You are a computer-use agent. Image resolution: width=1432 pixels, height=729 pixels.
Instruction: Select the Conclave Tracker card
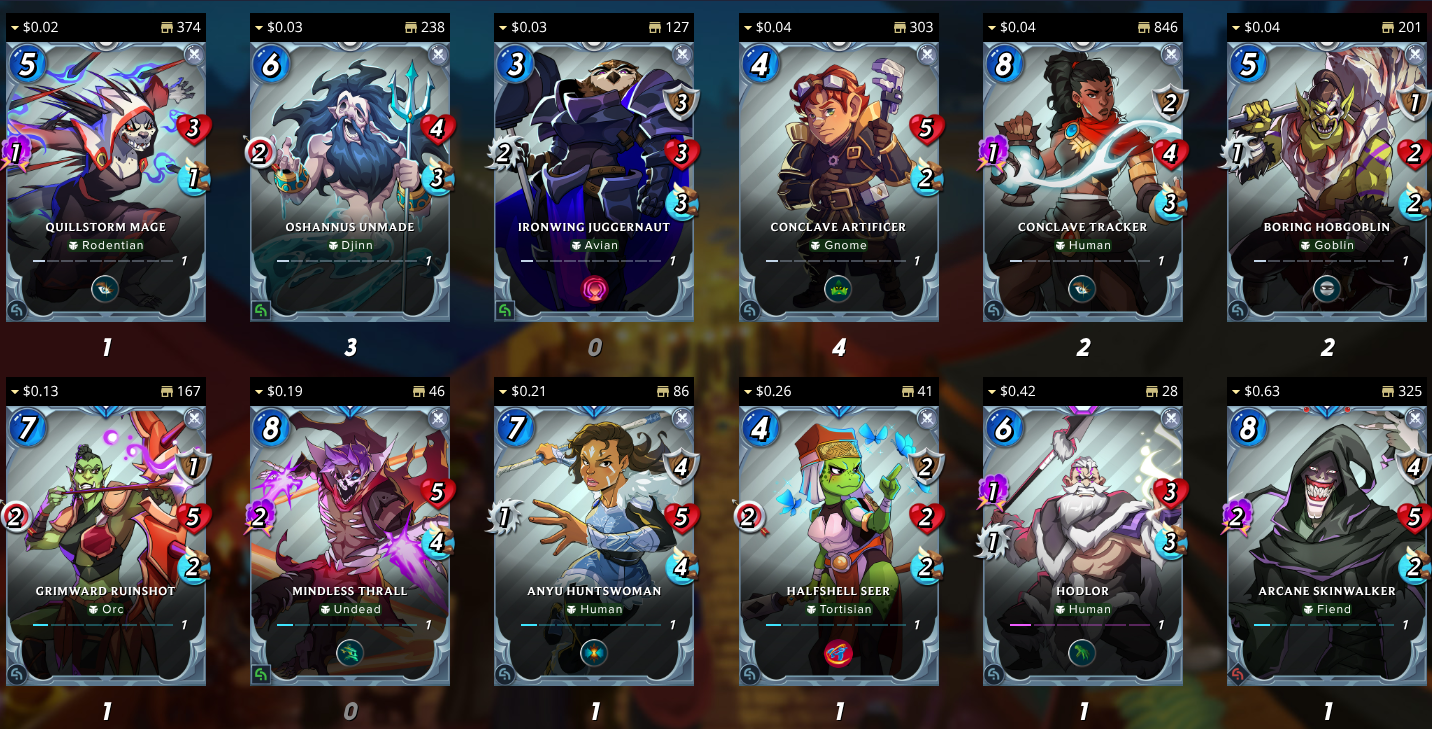pyautogui.click(x=1082, y=180)
